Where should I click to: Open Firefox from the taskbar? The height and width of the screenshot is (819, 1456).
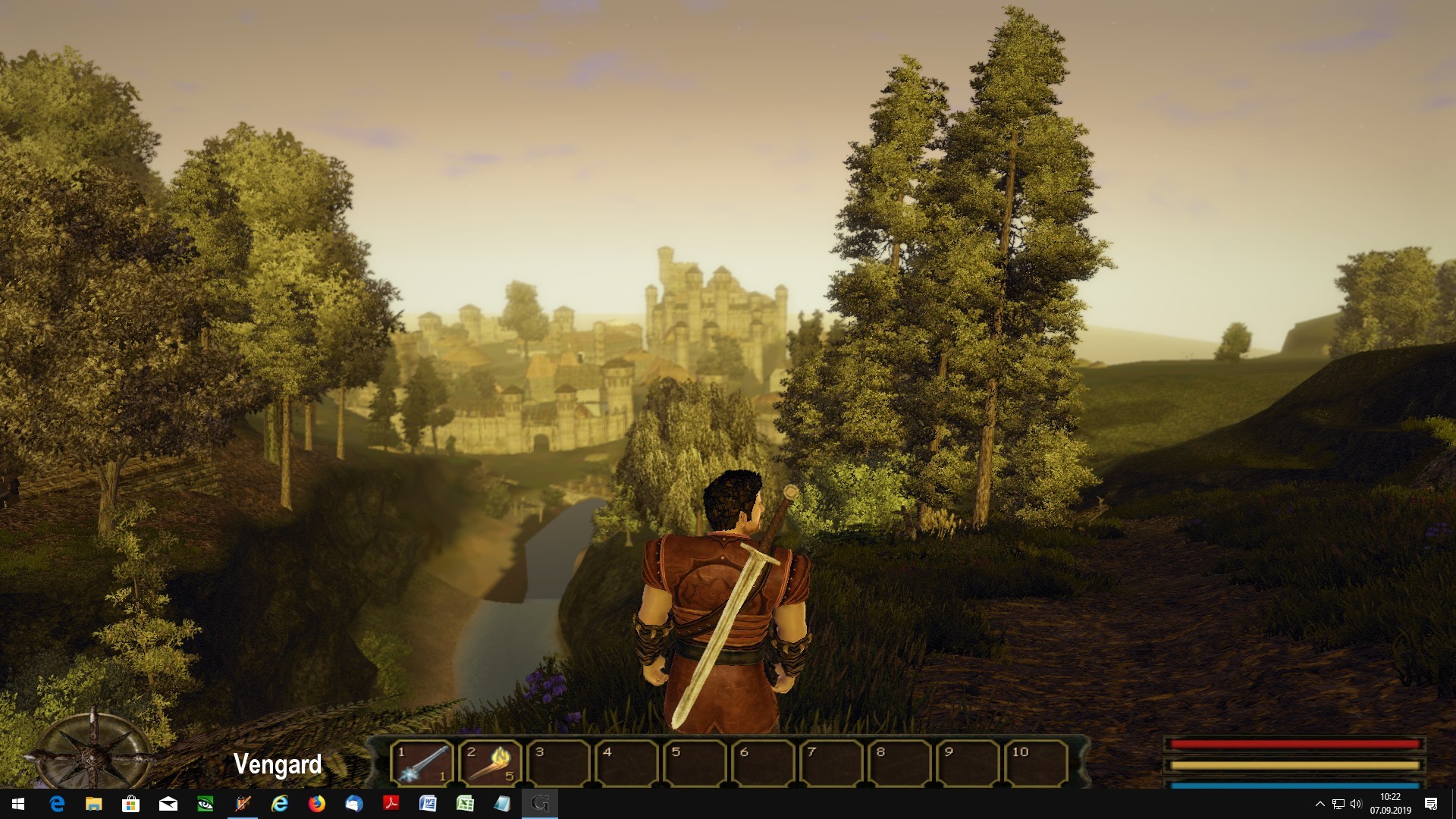click(317, 804)
